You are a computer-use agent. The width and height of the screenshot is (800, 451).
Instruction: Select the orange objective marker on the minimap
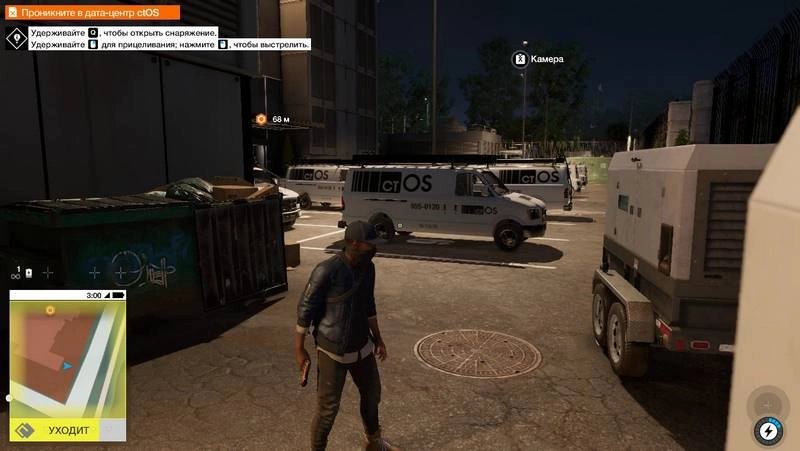point(50,311)
